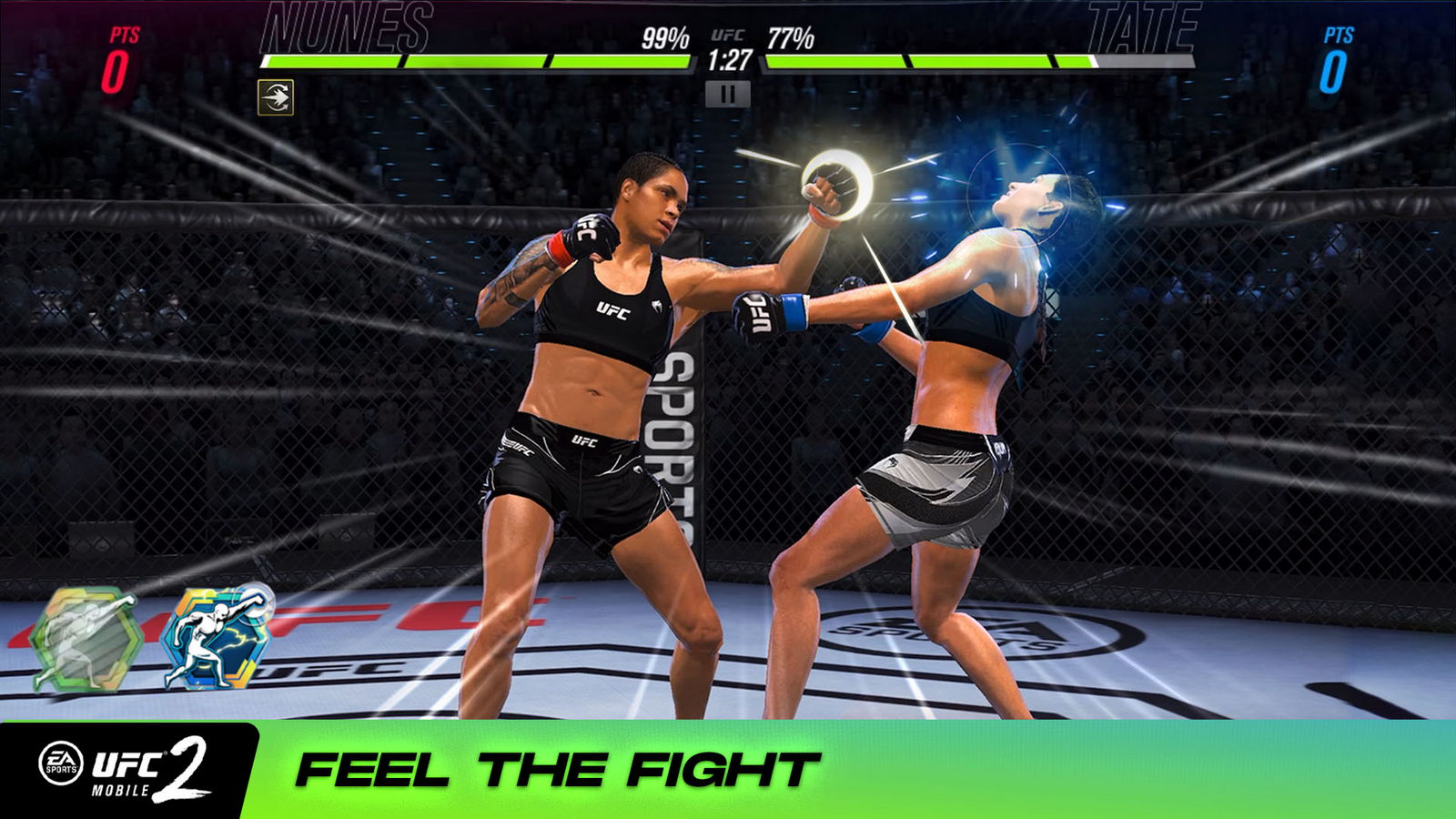Click the UFC logo above the round timer
1456x819 pixels.
(x=725, y=35)
